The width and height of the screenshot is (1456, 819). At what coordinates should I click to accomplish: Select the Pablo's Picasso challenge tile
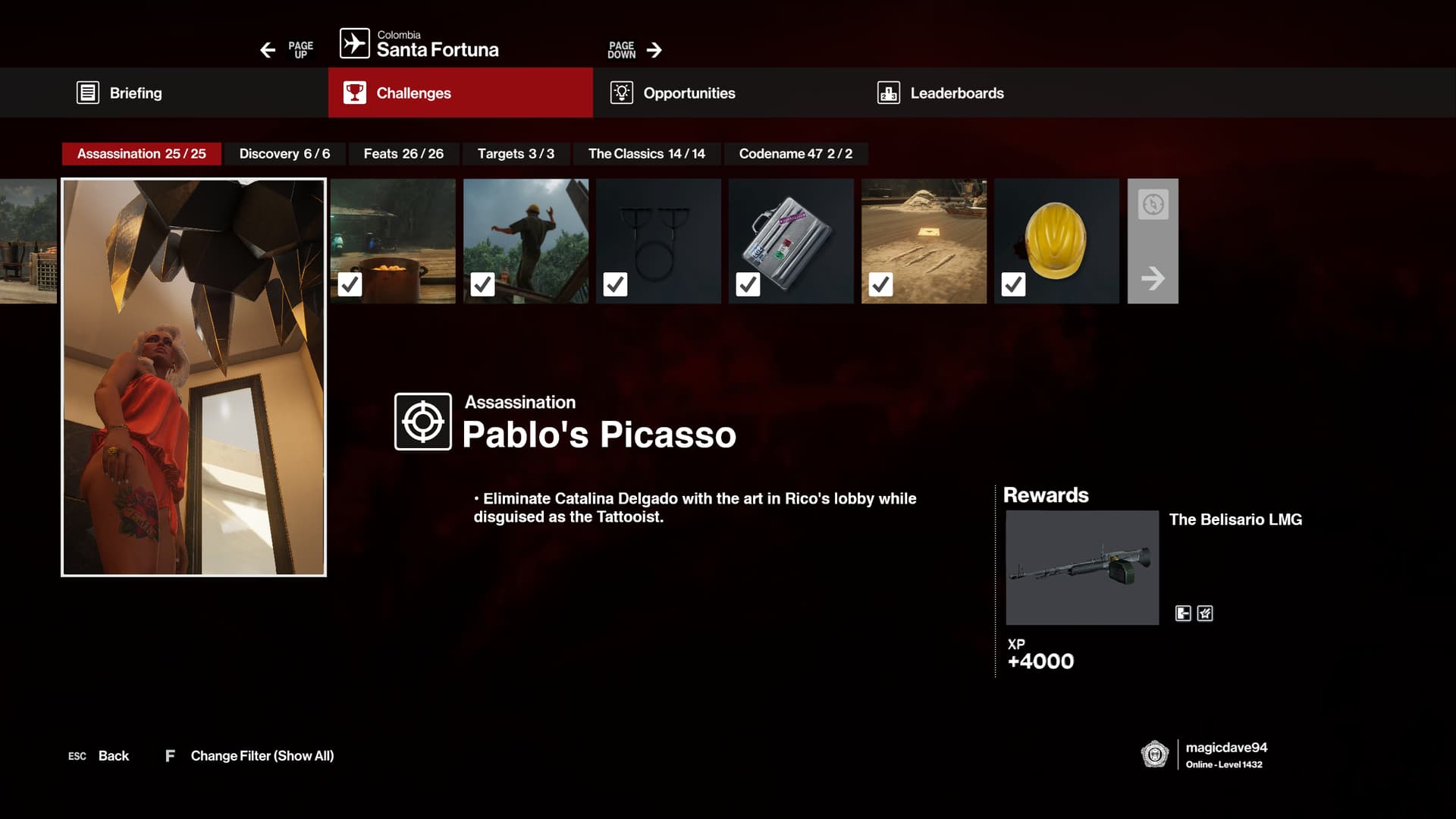(x=193, y=377)
